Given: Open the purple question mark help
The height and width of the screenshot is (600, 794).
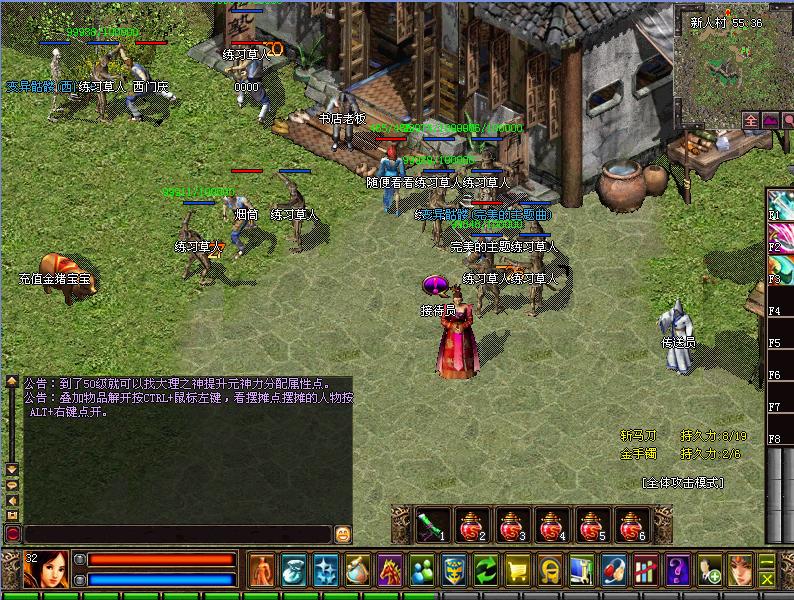Looking at the screenshot, I should pos(678,570).
